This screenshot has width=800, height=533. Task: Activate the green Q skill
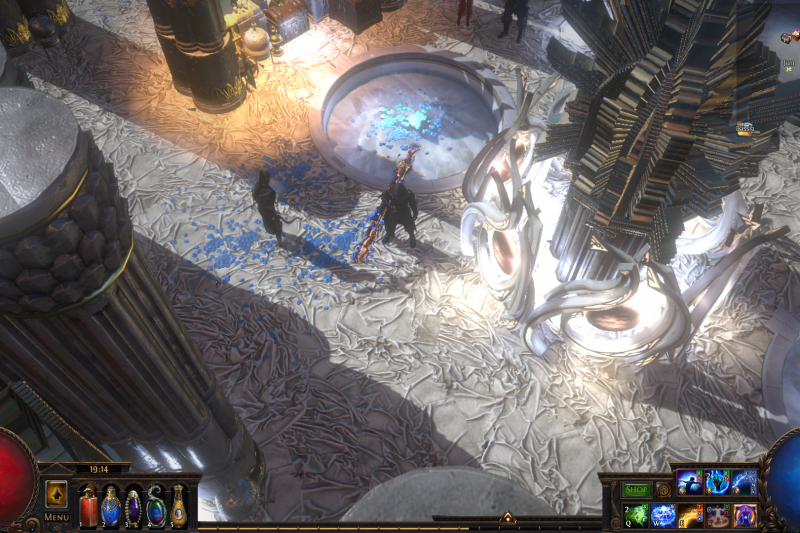click(x=637, y=516)
